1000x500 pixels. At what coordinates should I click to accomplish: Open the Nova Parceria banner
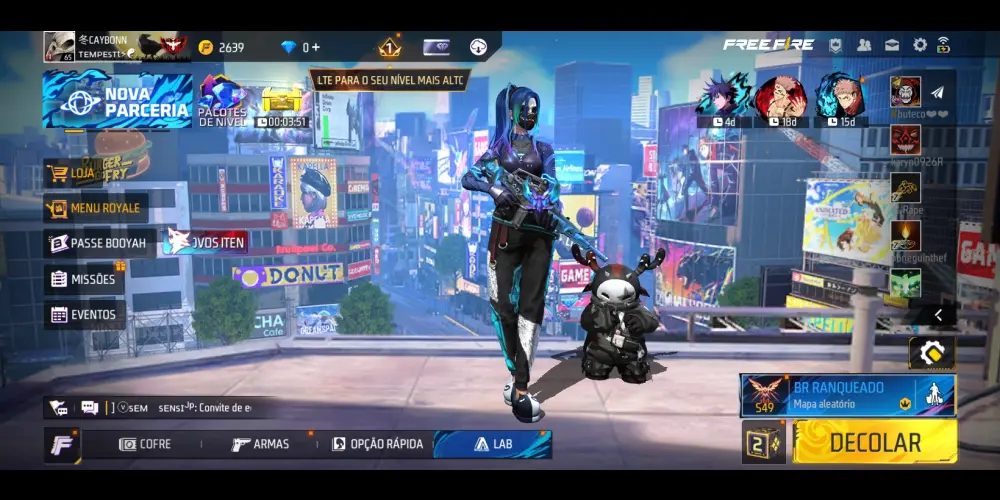click(117, 101)
